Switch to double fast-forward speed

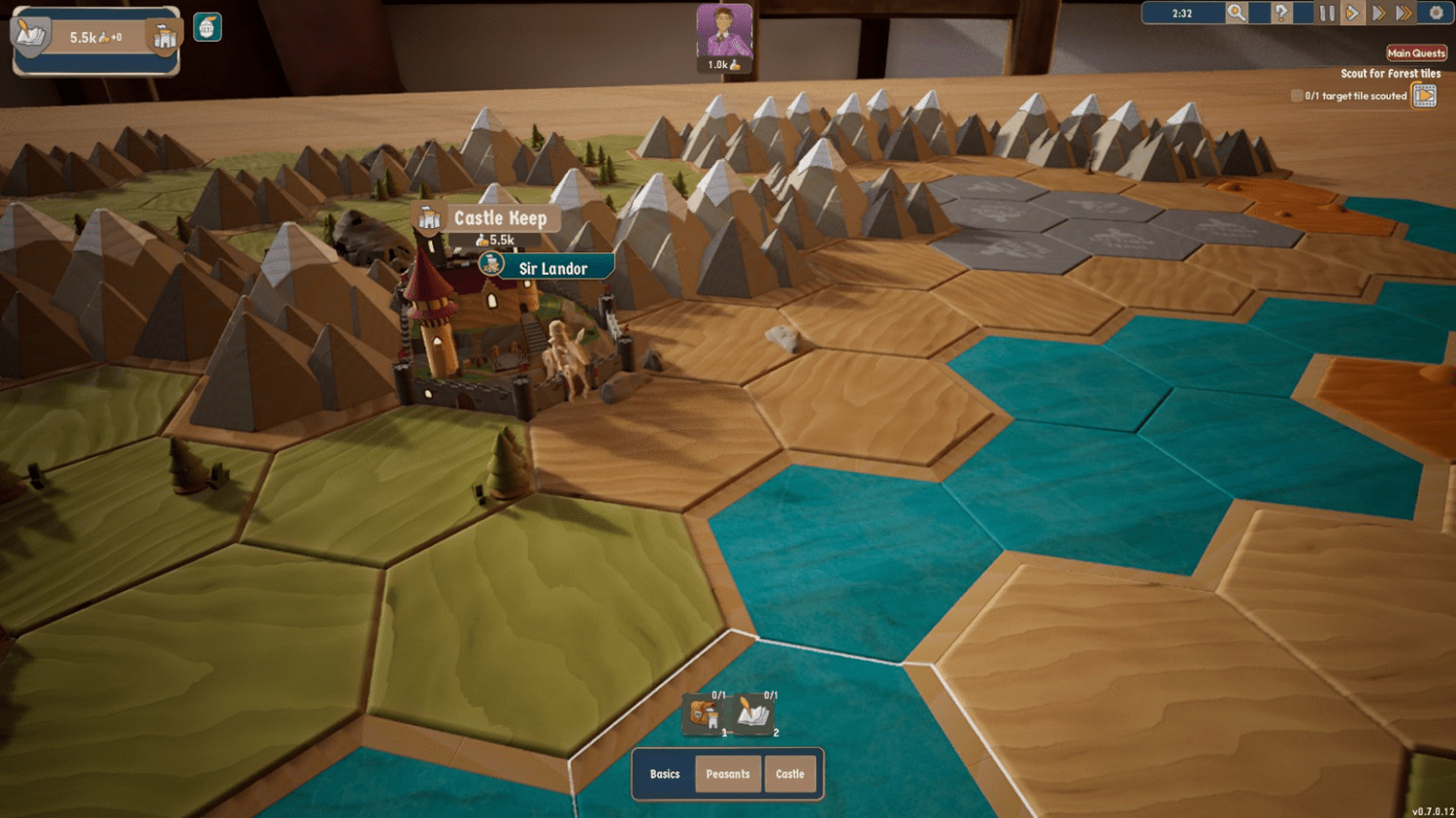[1378, 14]
